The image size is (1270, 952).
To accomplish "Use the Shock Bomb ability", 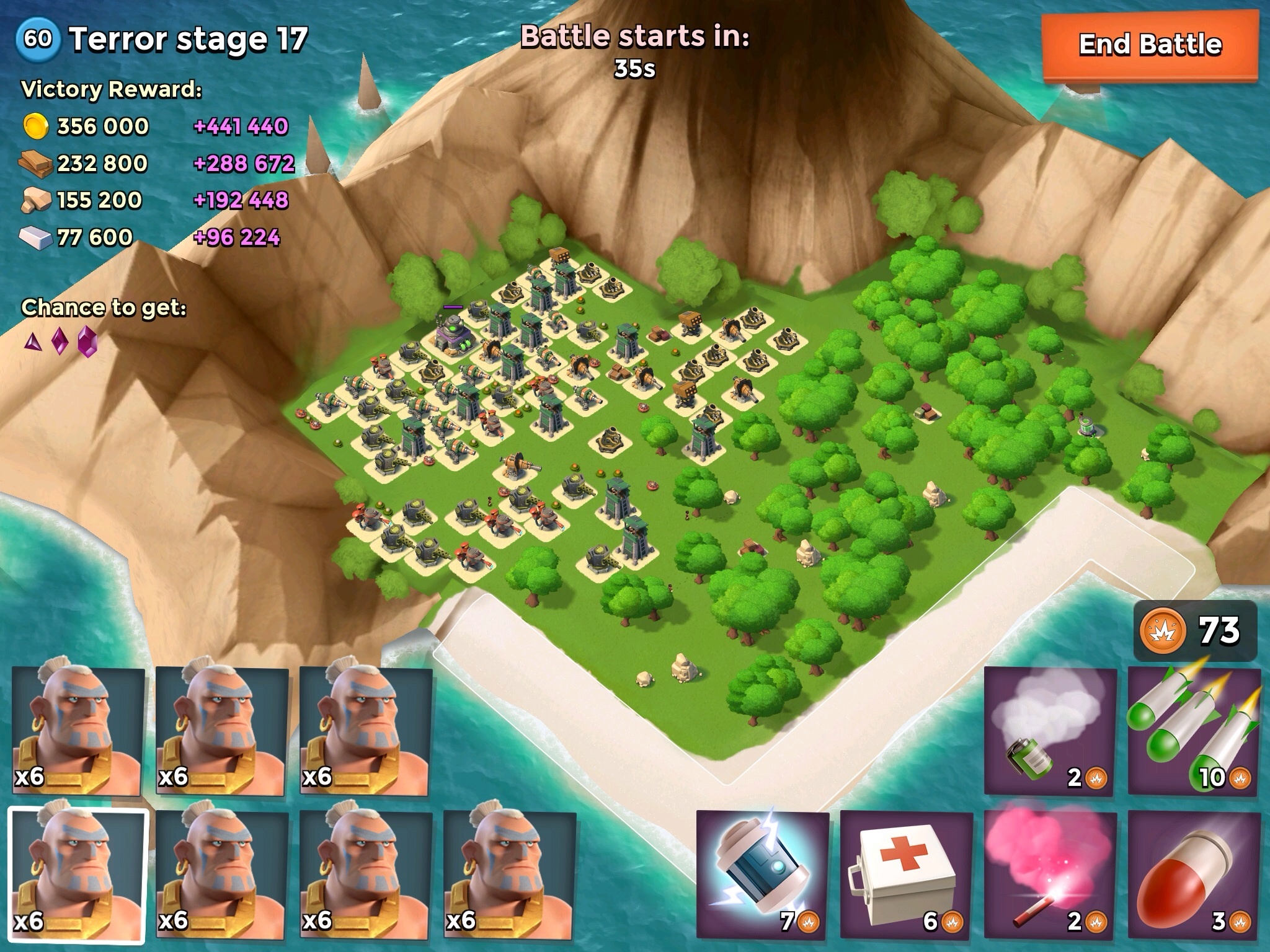I will (x=762, y=874).
